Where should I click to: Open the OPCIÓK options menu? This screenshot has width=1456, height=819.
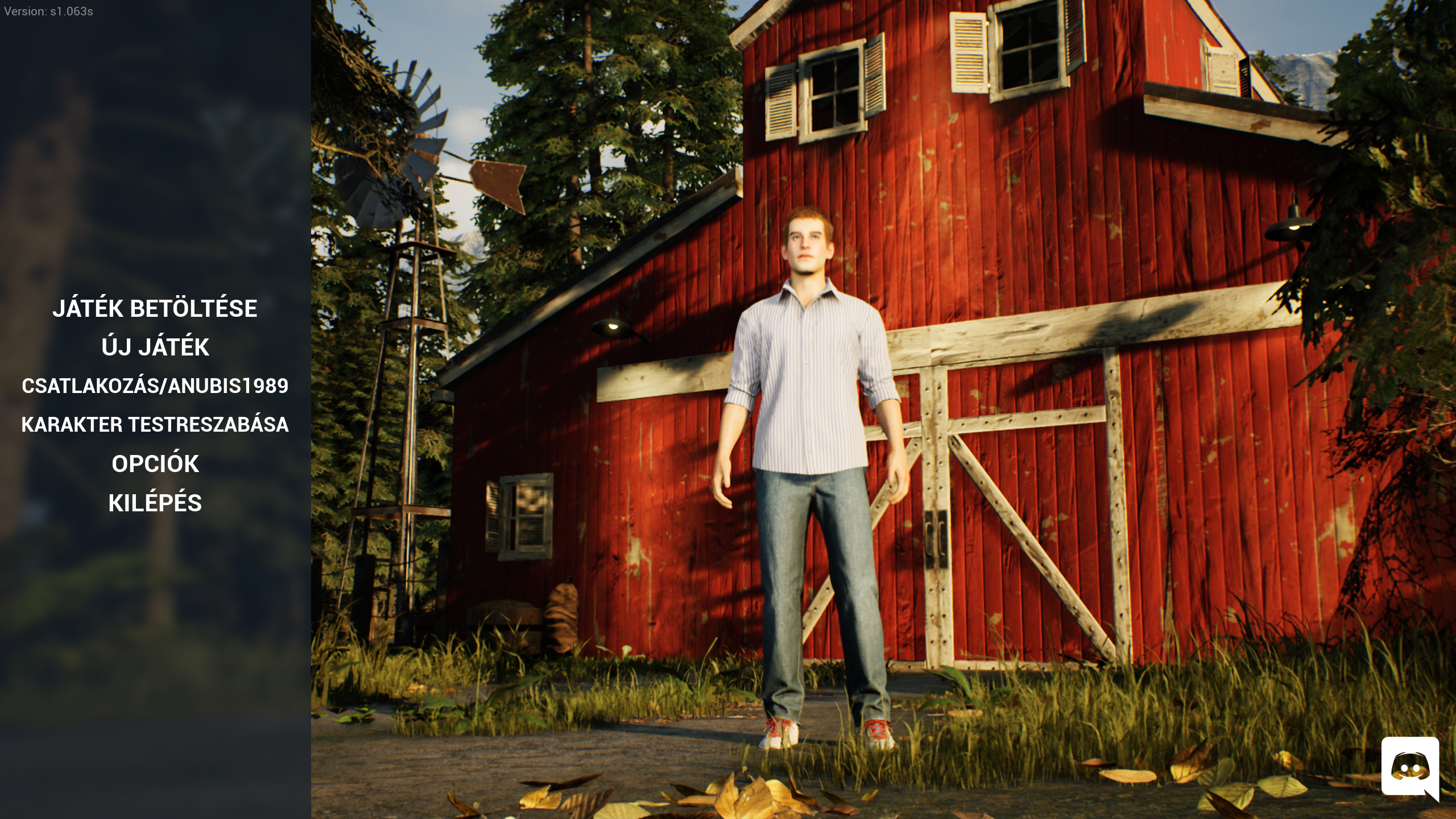(155, 464)
